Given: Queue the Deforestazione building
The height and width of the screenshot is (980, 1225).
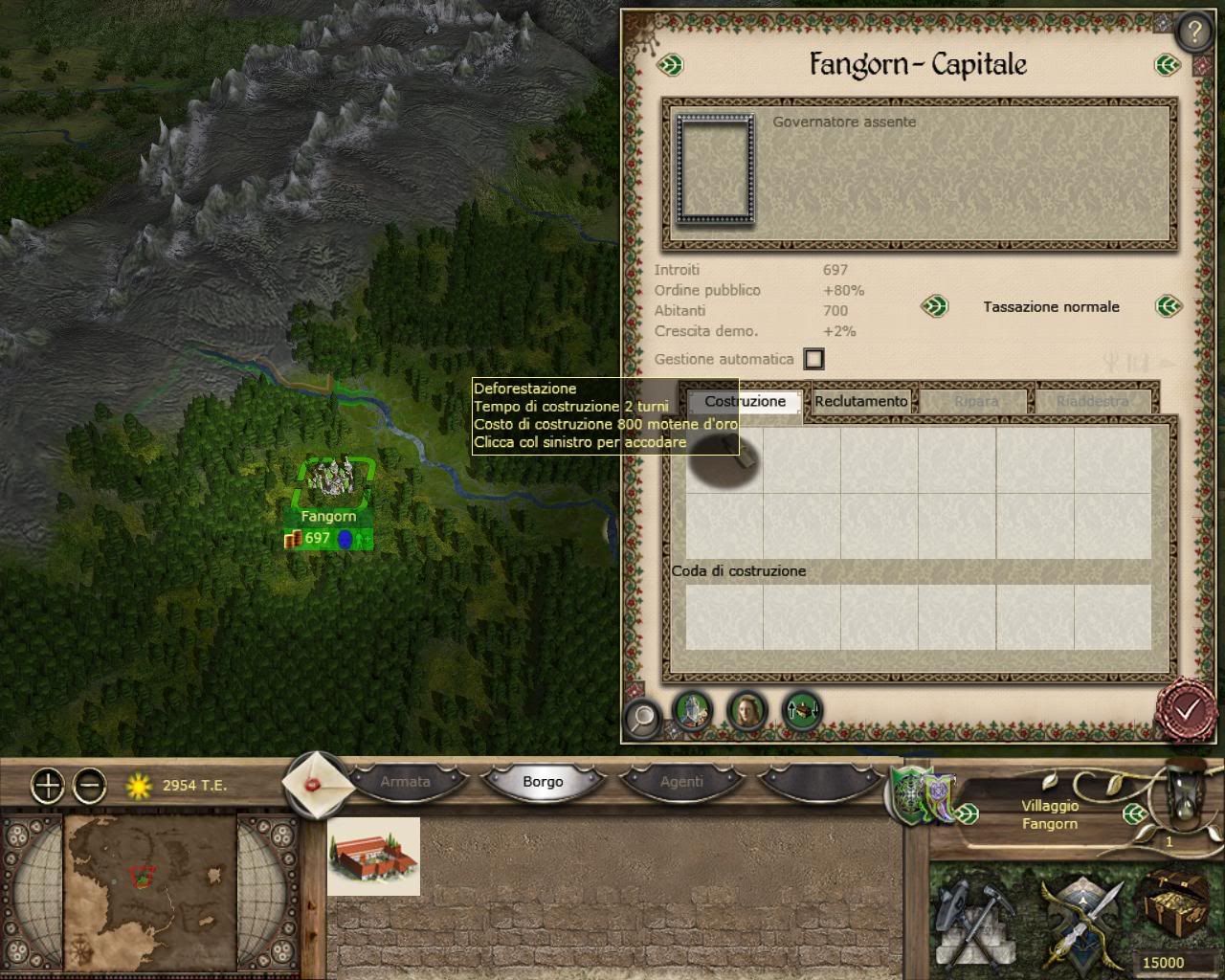Looking at the screenshot, I should point(724,460).
